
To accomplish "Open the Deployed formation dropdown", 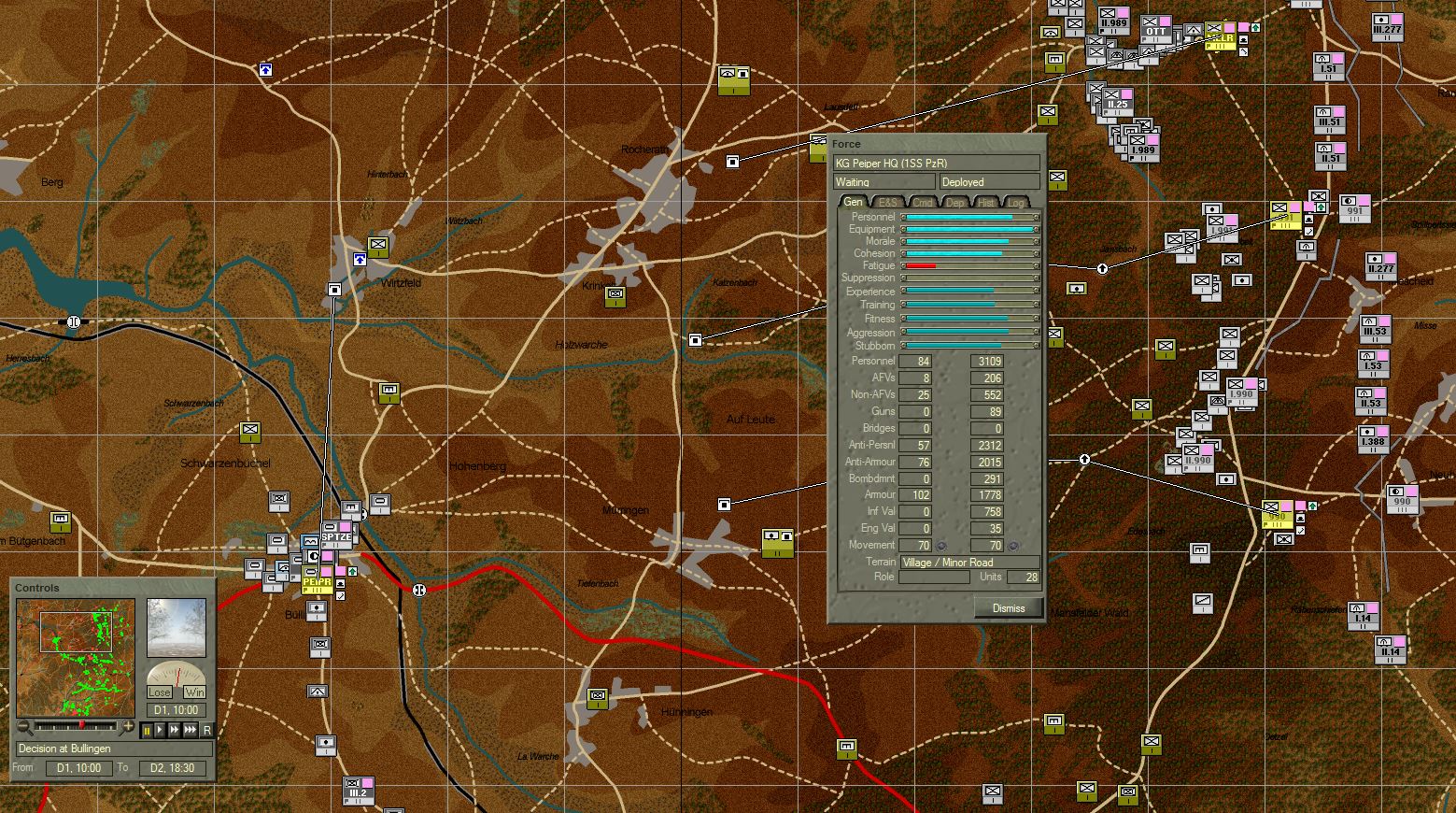I will coord(988,181).
